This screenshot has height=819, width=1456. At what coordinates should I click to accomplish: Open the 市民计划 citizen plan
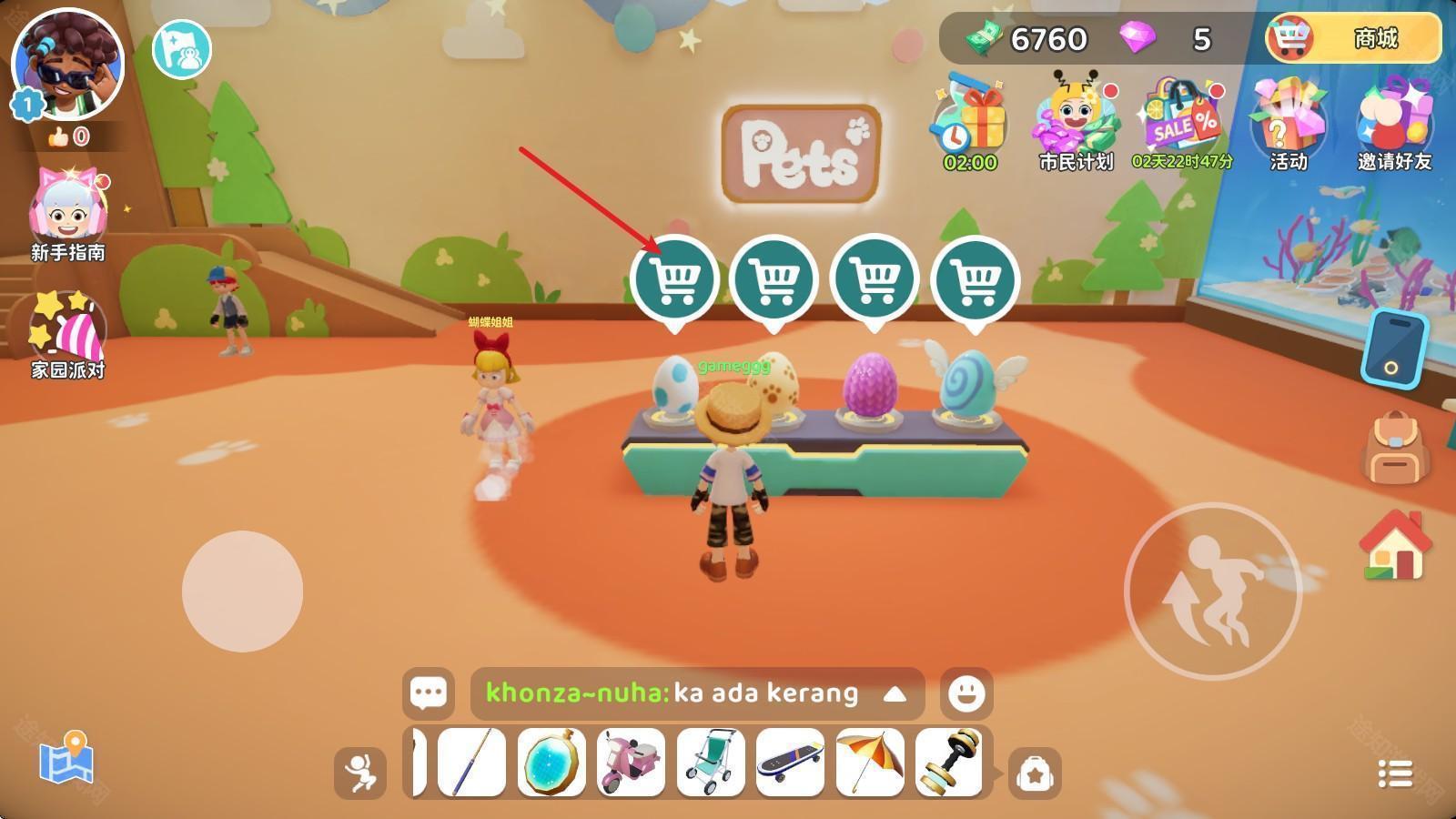[x=1076, y=123]
